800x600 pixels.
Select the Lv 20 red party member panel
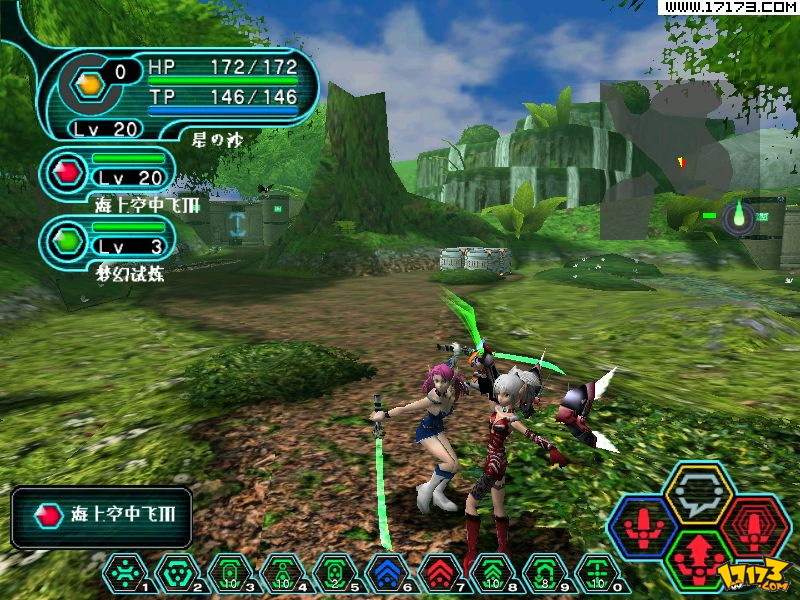108,172
